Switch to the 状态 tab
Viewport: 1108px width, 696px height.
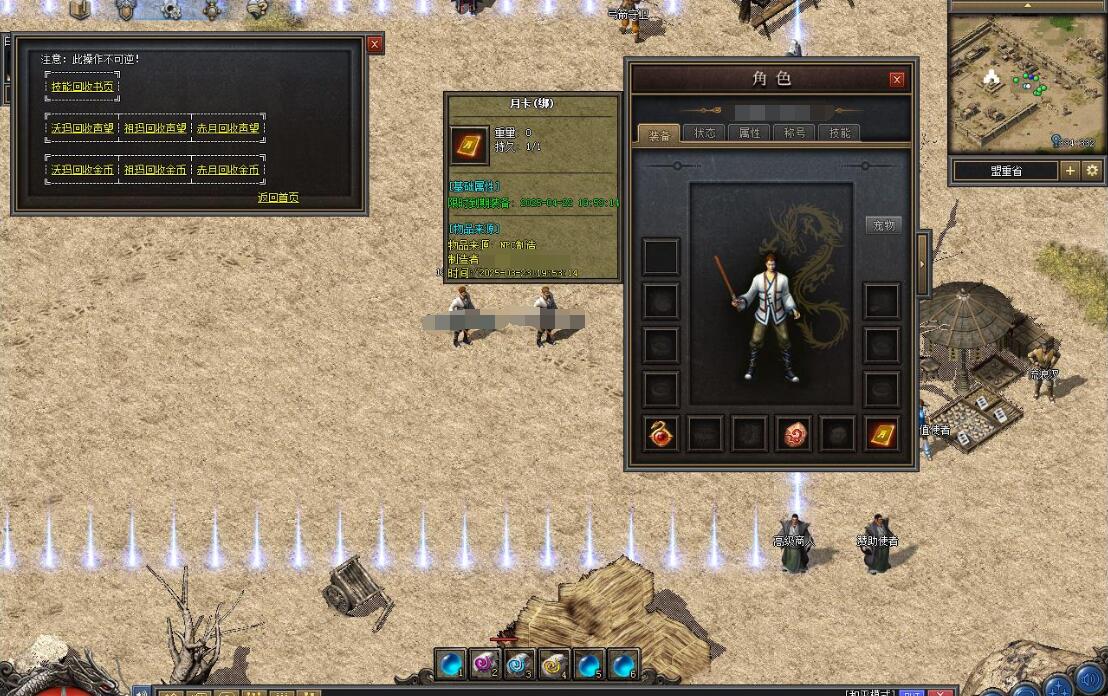click(x=705, y=133)
